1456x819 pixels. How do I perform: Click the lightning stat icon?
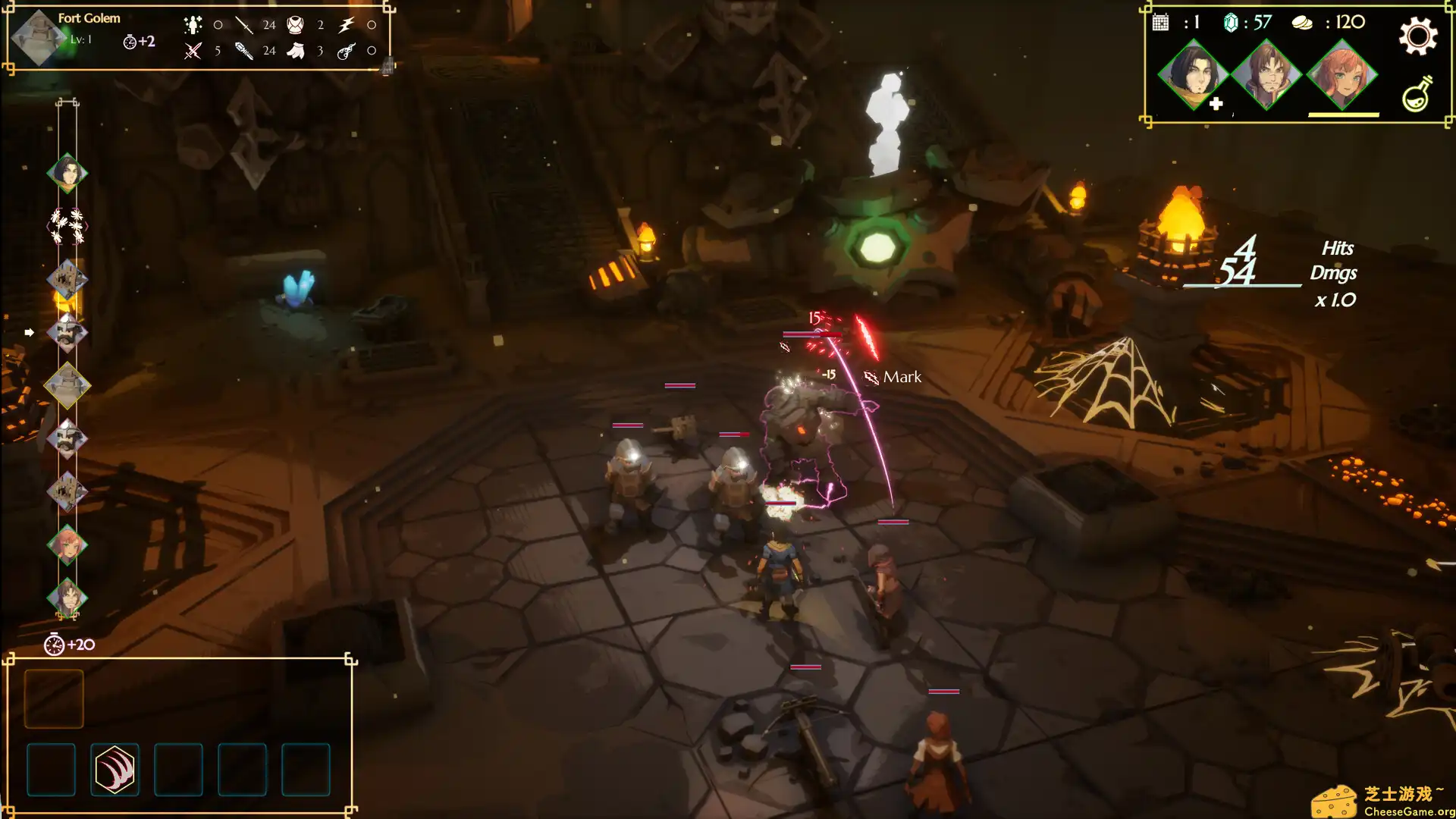point(345,25)
